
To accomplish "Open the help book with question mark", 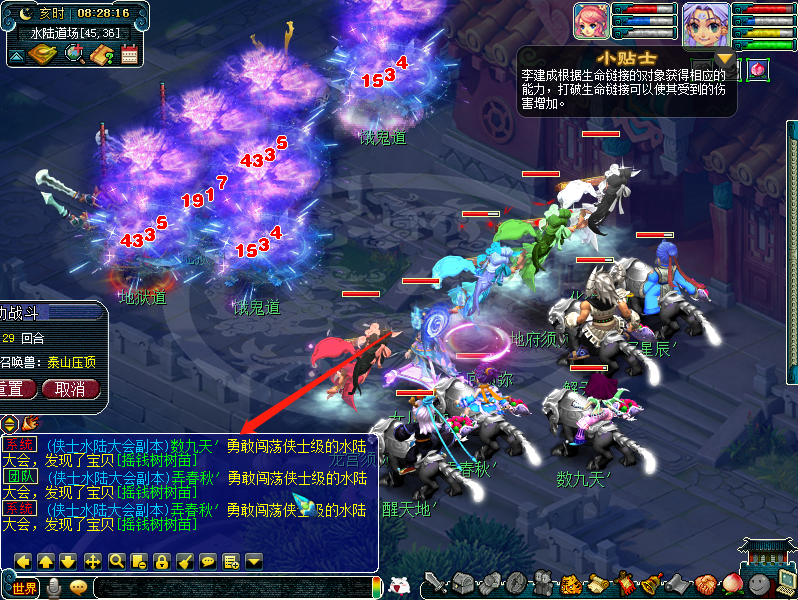I will pyautogui.click(x=100, y=54).
